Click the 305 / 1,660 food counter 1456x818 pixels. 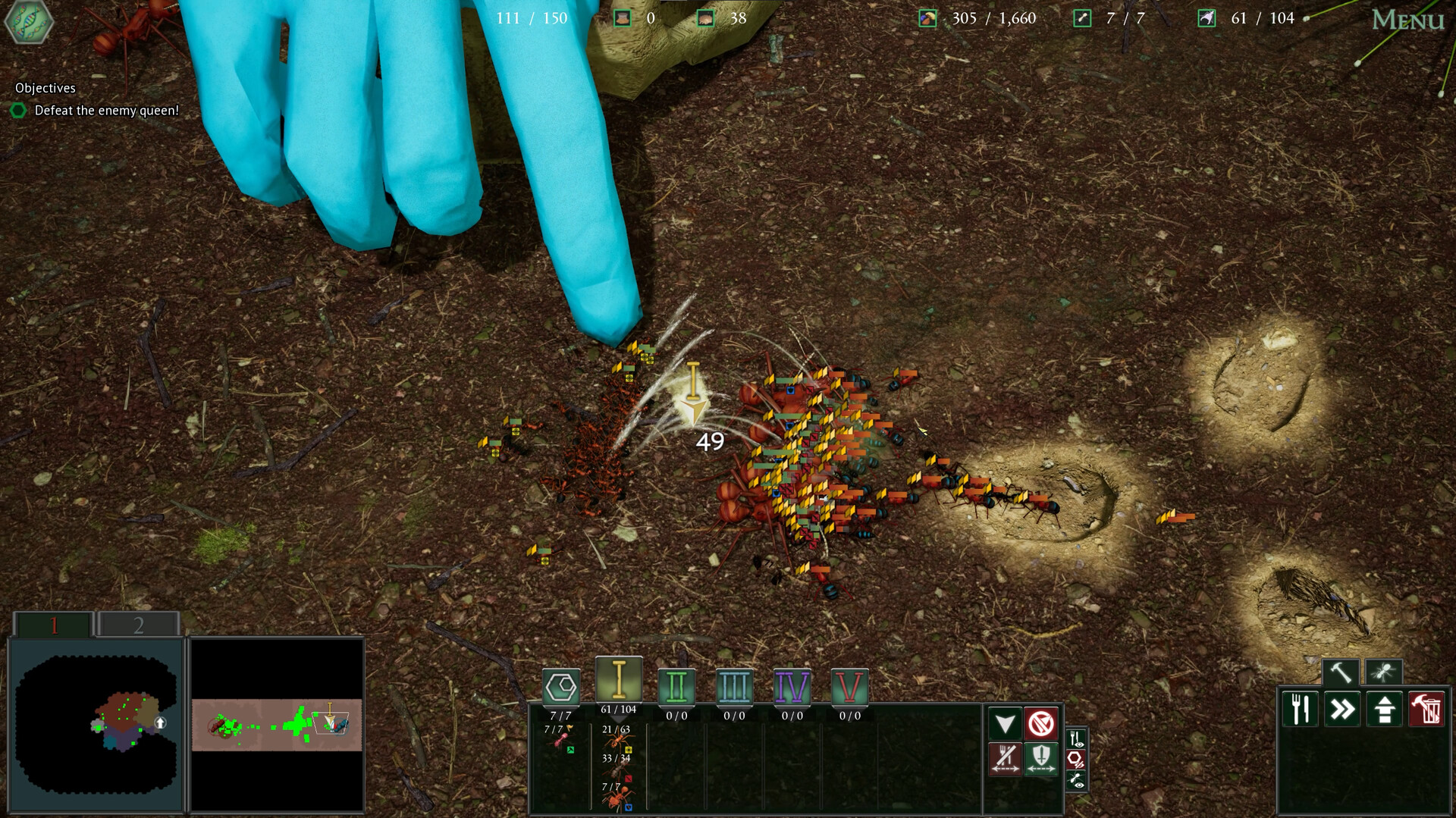pyautogui.click(x=995, y=17)
